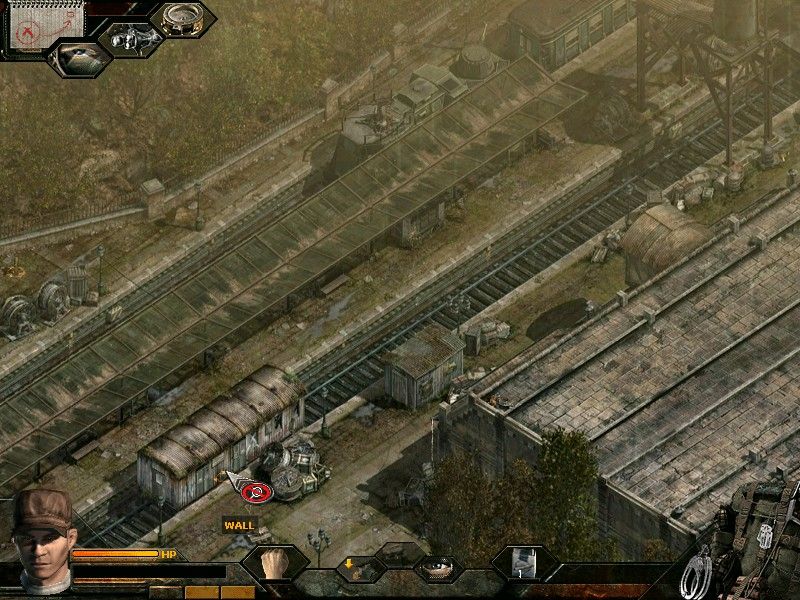Toggle the eye view icon on bottom bar
Image resolution: width=800 pixels, height=600 pixels.
pos(437,568)
